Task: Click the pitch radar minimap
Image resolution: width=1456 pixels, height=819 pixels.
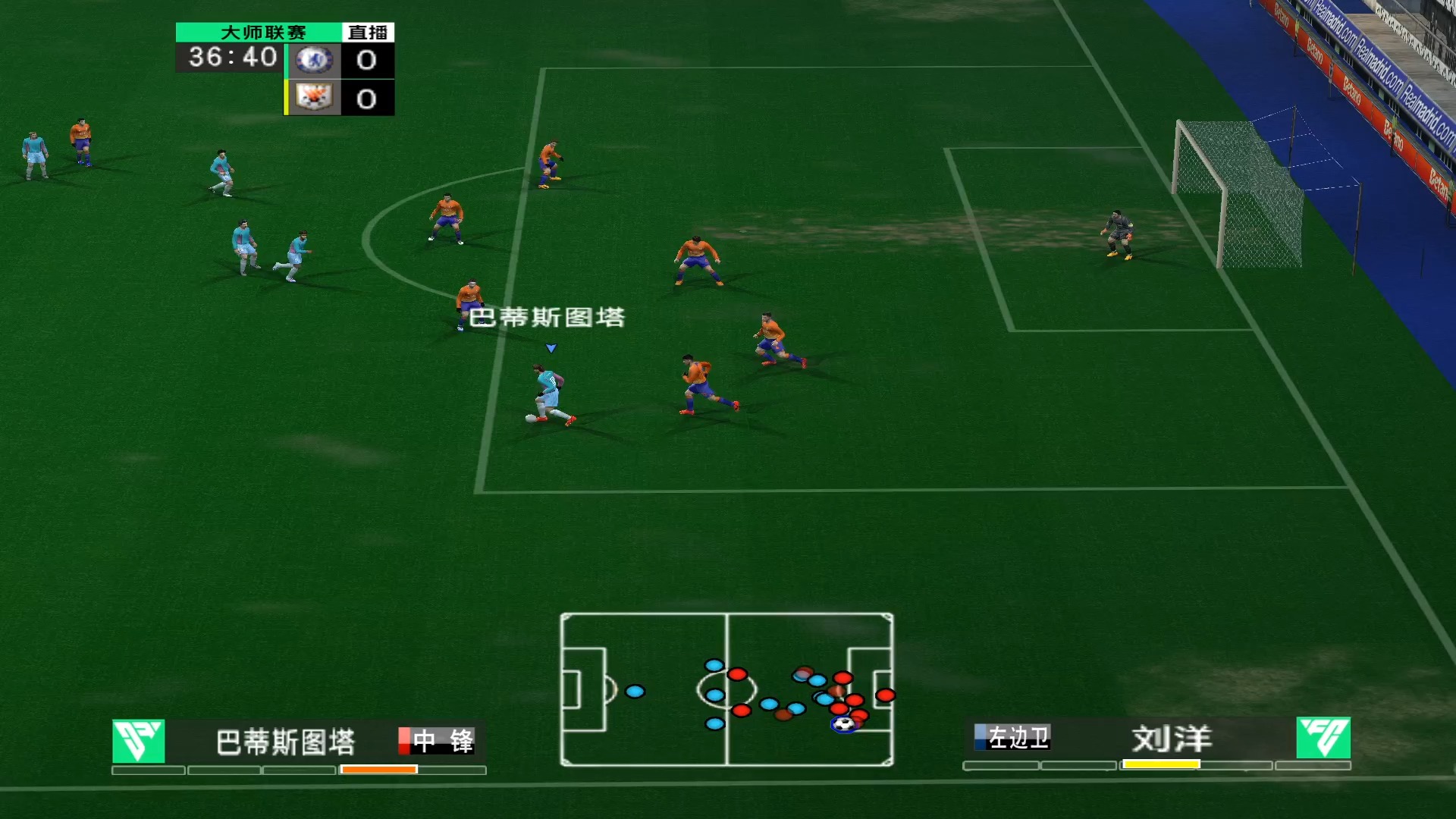Action: 726,689
